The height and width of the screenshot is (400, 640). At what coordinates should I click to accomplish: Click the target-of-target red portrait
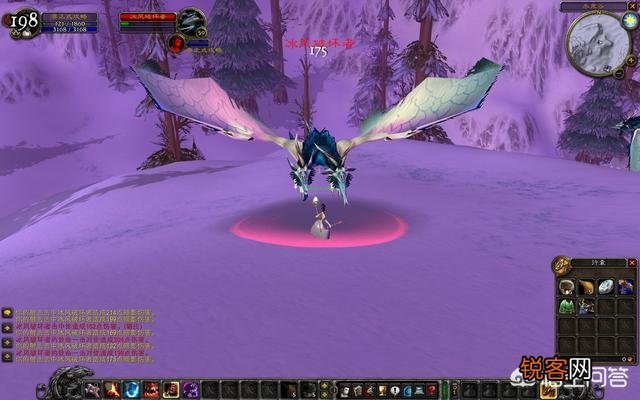(x=176, y=43)
